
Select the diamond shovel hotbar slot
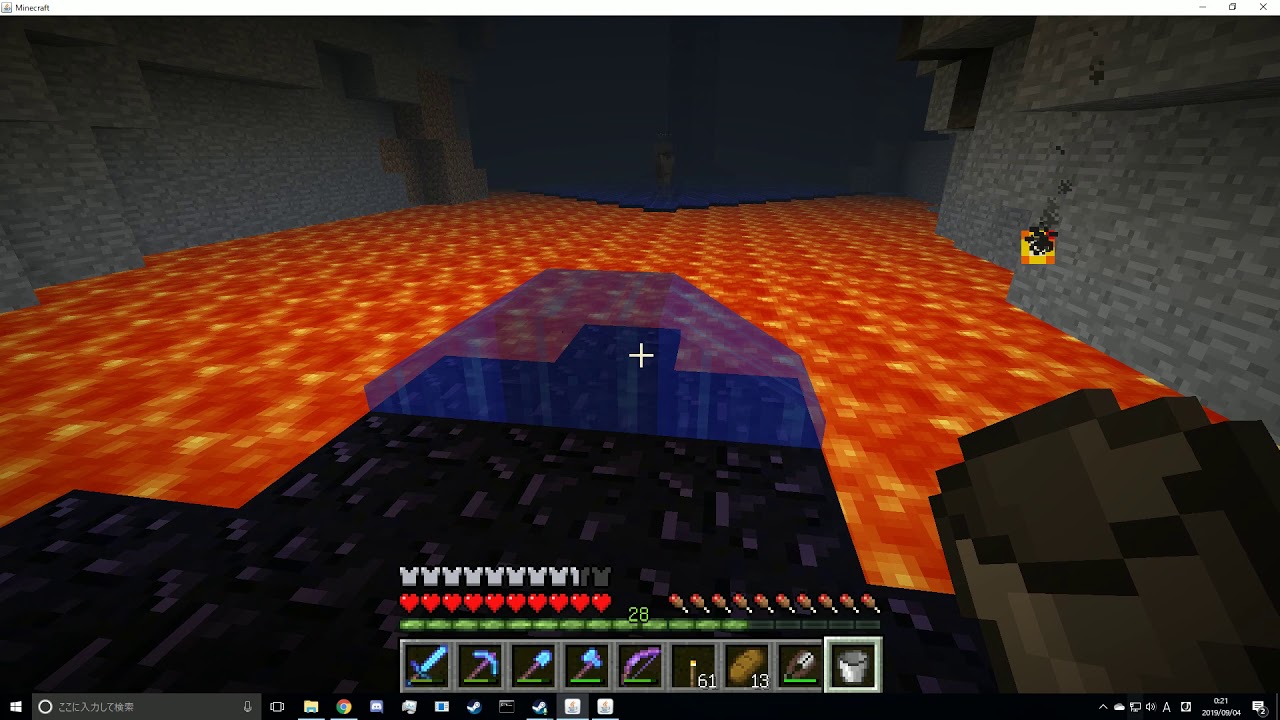click(x=534, y=665)
